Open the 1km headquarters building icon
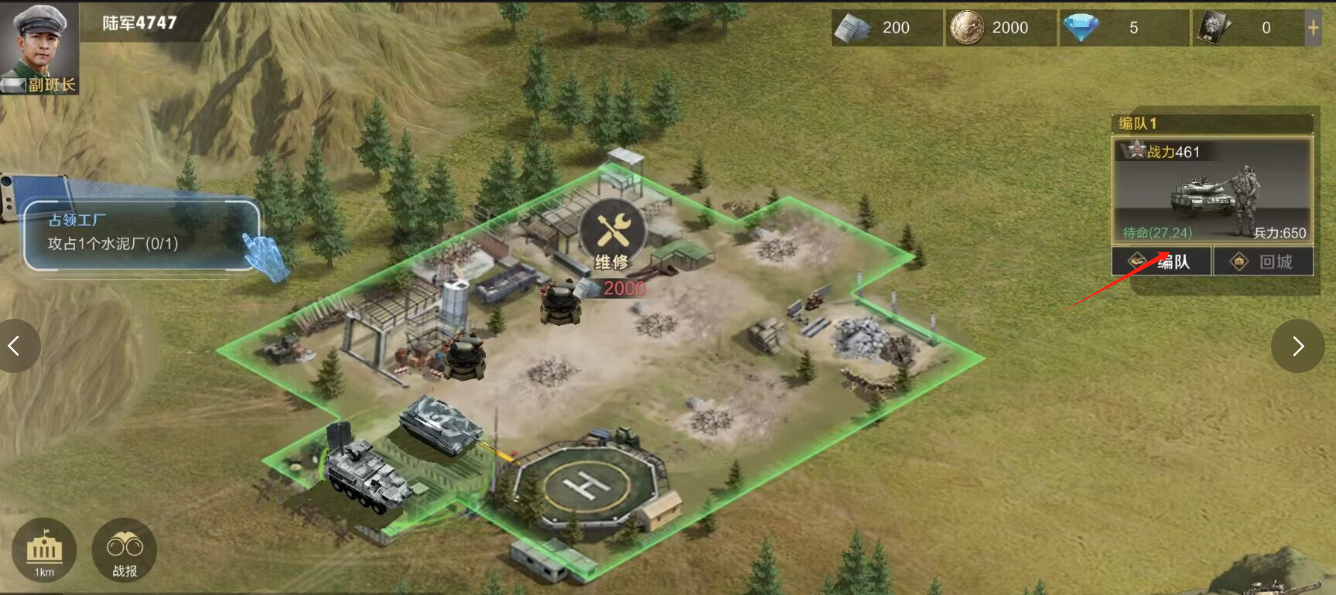Viewport: 1336px width, 595px height. point(44,550)
